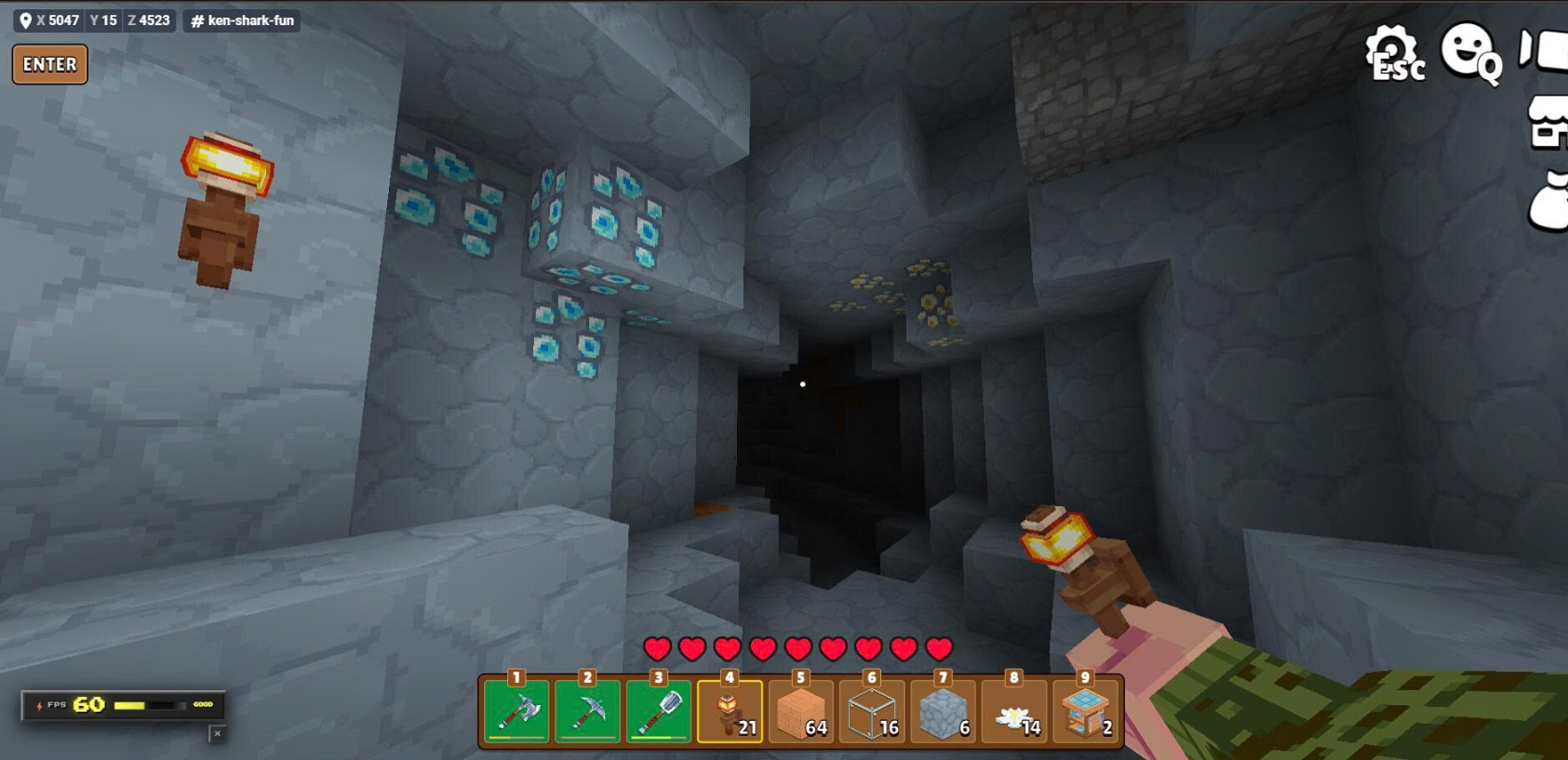Click the ENTER chat button

pyautogui.click(x=50, y=64)
